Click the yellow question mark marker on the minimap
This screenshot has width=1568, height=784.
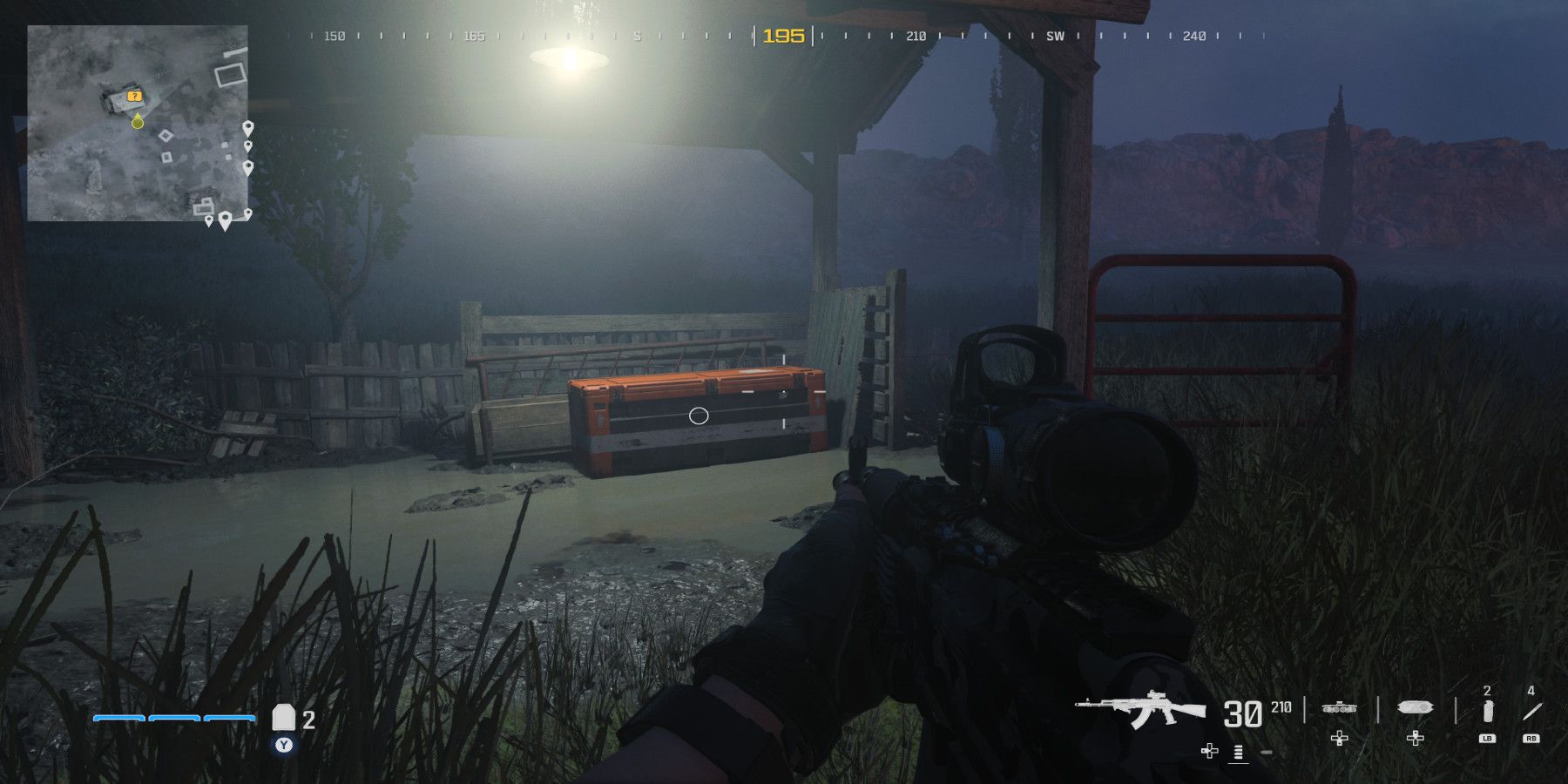[x=134, y=96]
